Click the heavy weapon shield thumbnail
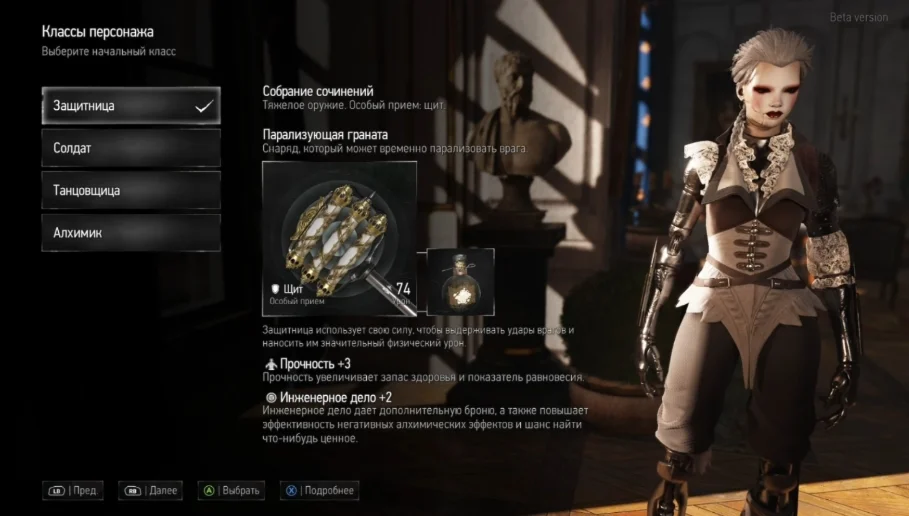909x516 pixels. click(x=339, y=238)
